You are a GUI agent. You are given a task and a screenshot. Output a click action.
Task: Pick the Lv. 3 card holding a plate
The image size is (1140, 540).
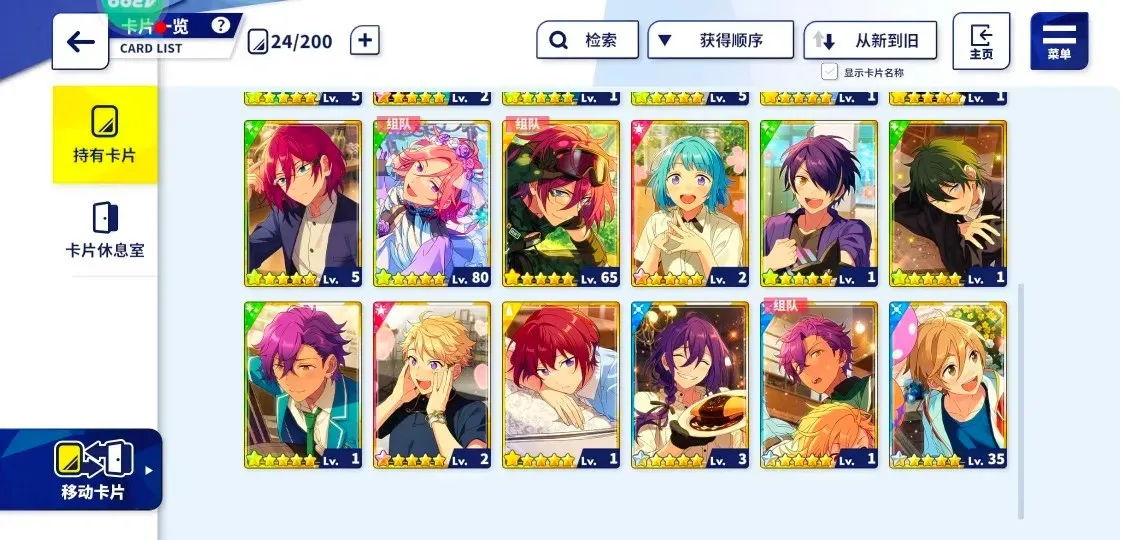690,385
